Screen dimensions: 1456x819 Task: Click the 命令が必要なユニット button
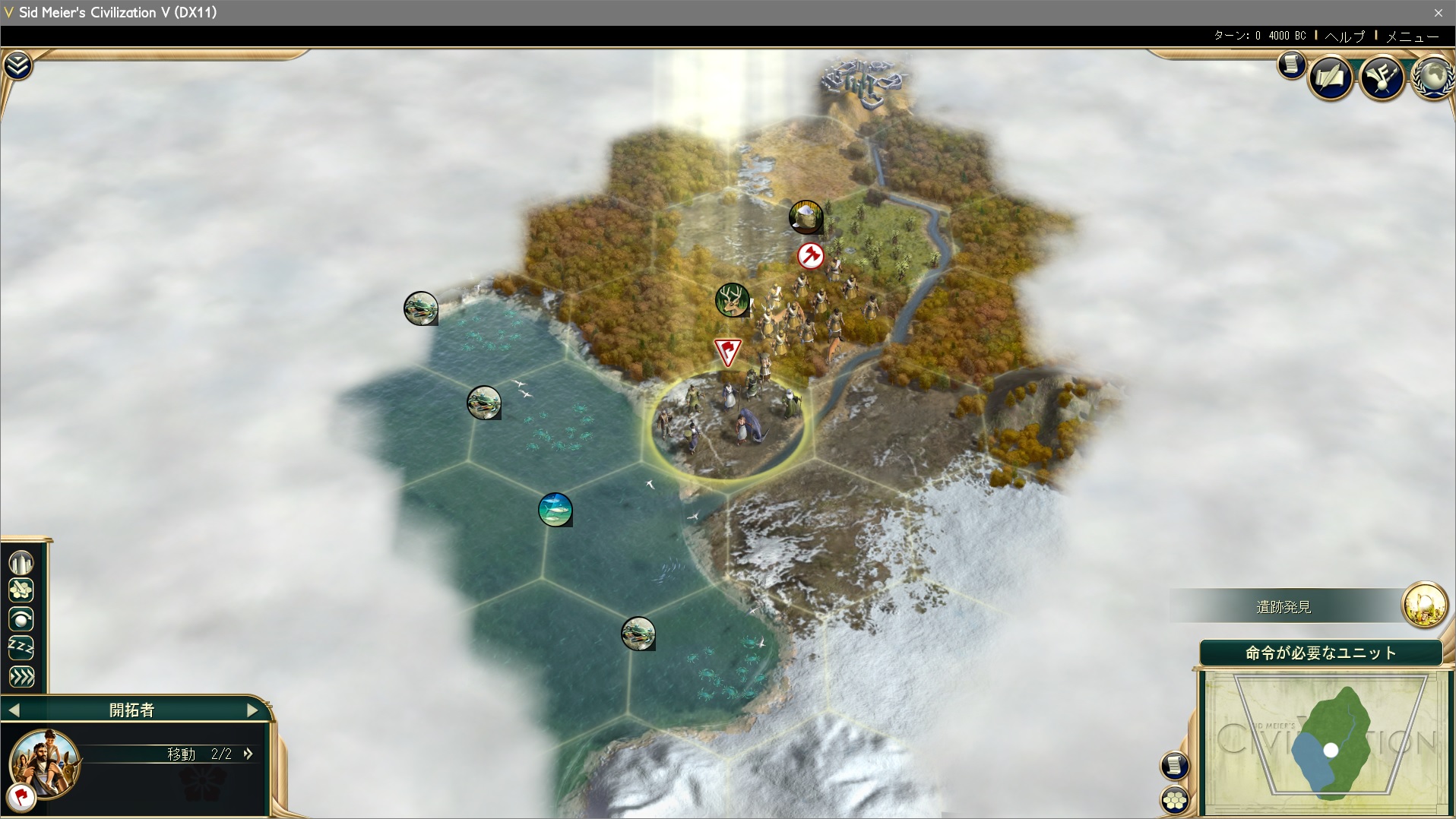(x=1321, y=653)
